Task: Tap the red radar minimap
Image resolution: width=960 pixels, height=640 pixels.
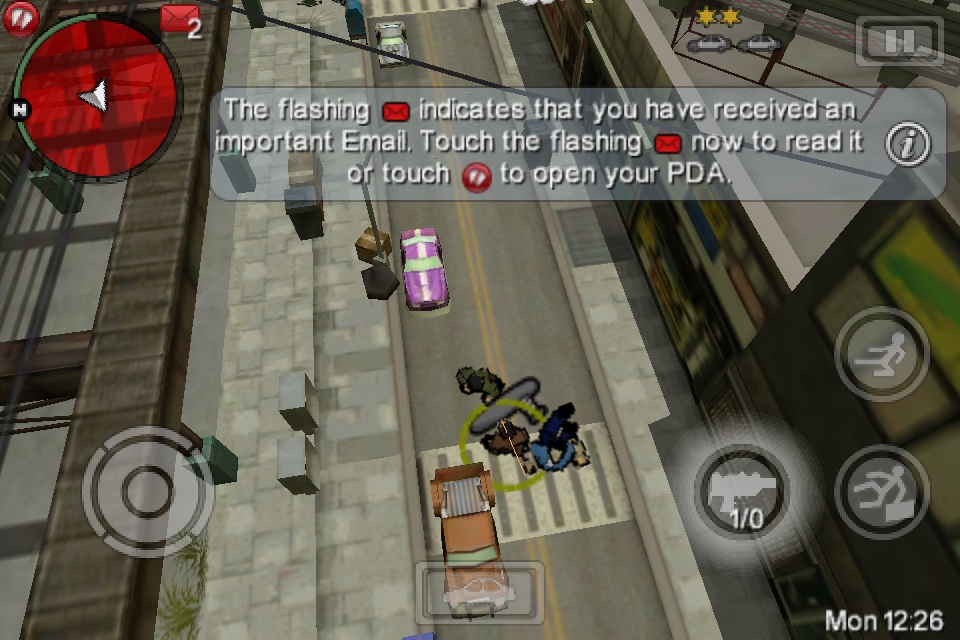Action: (x=97, y=97)
